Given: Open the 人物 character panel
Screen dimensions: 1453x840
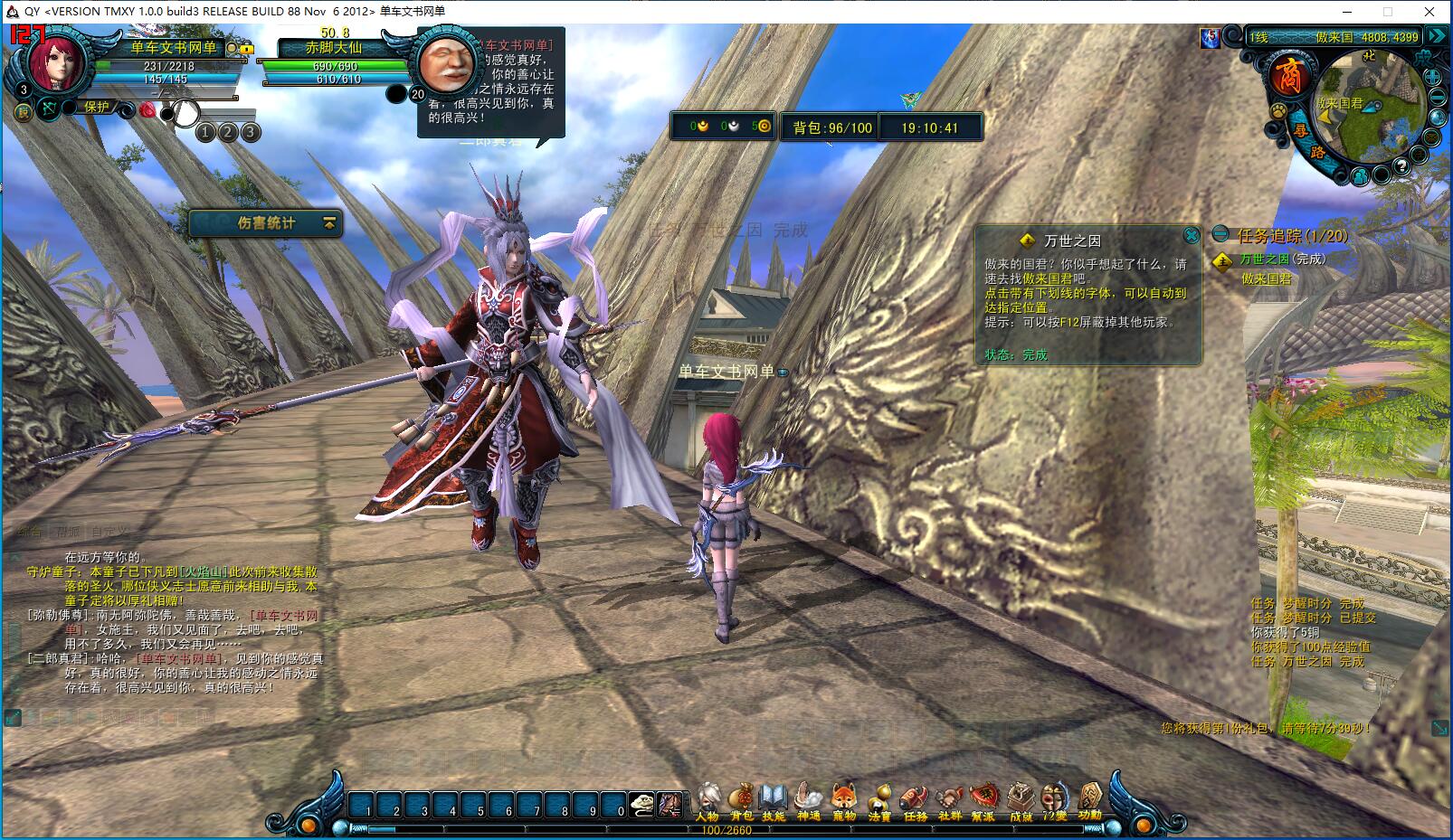Looking at the screenshot, I should 708,800.
